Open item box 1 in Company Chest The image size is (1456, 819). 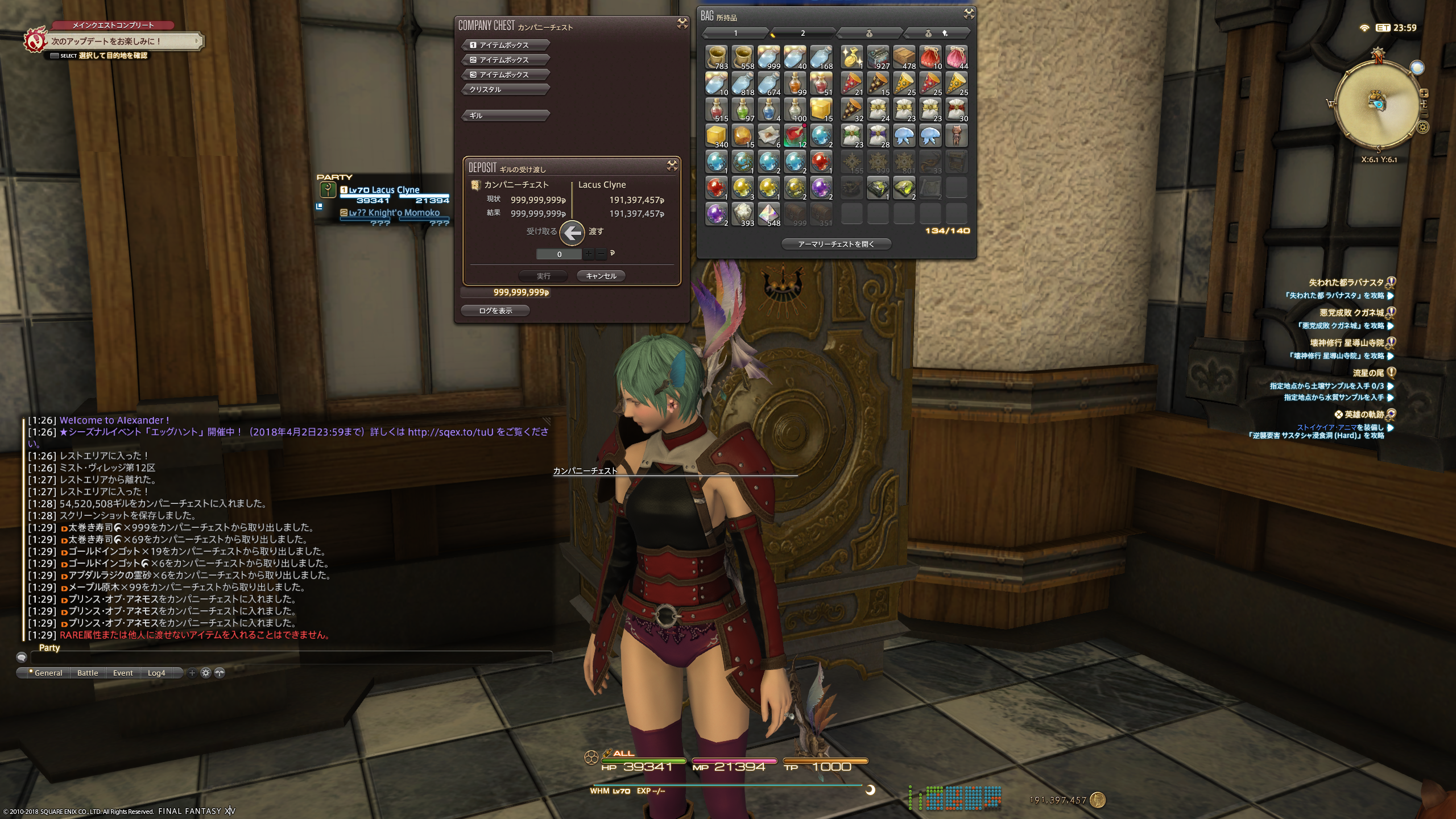click(x=505, y=45)
